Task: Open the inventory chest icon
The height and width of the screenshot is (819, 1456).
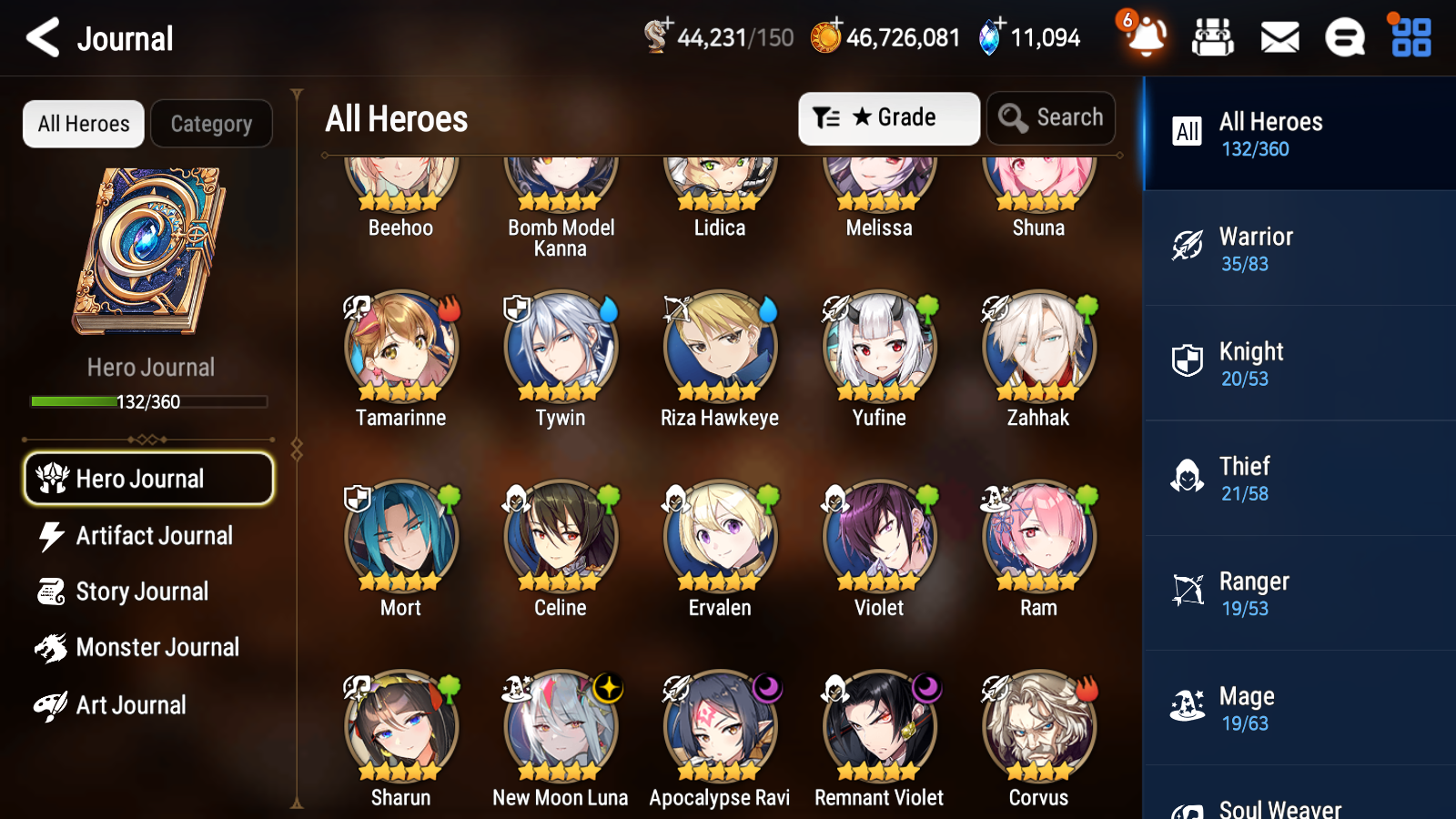Action: (1214, 37)
